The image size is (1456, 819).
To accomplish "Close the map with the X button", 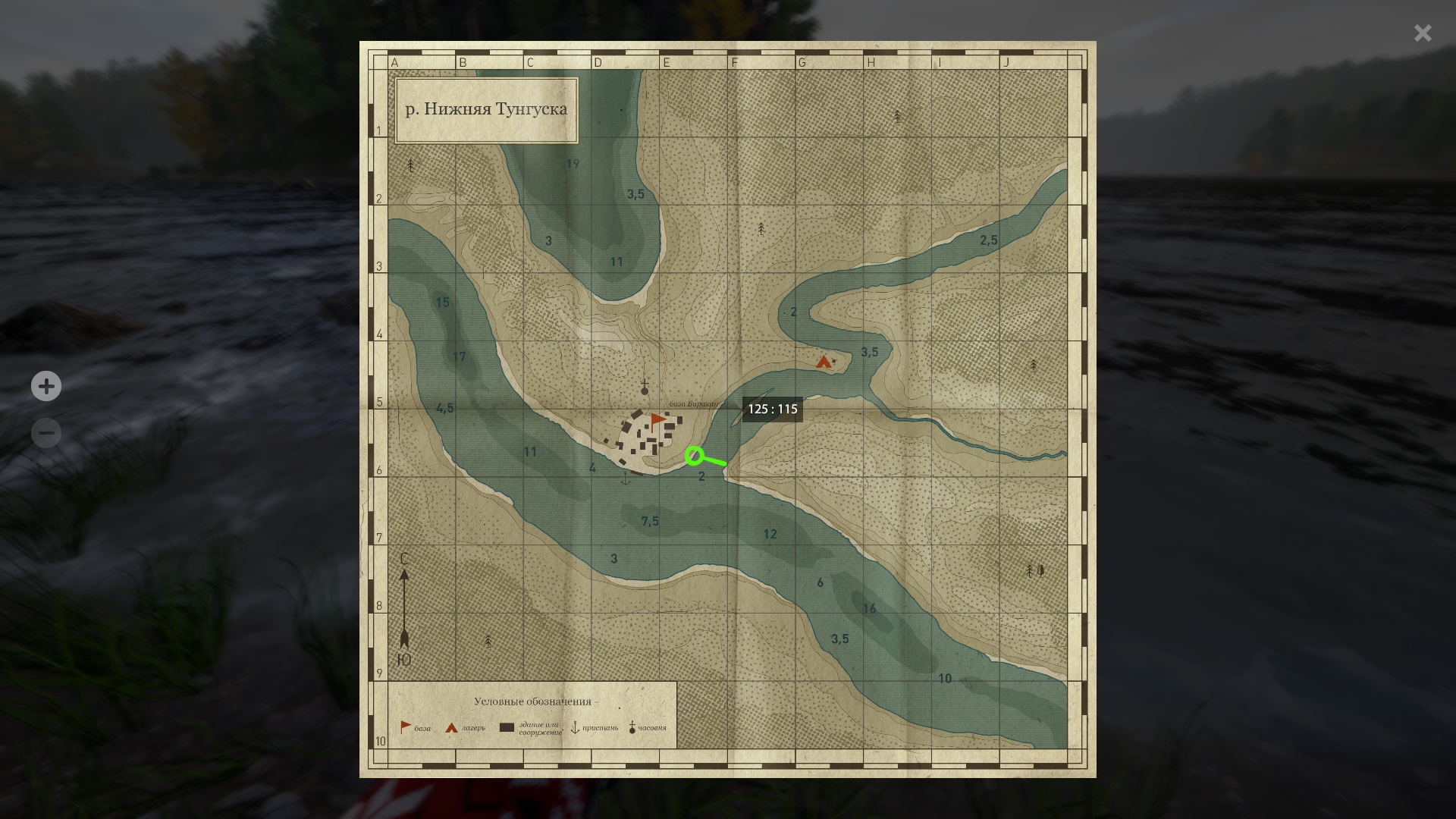I will click(x=1423, y=33).
